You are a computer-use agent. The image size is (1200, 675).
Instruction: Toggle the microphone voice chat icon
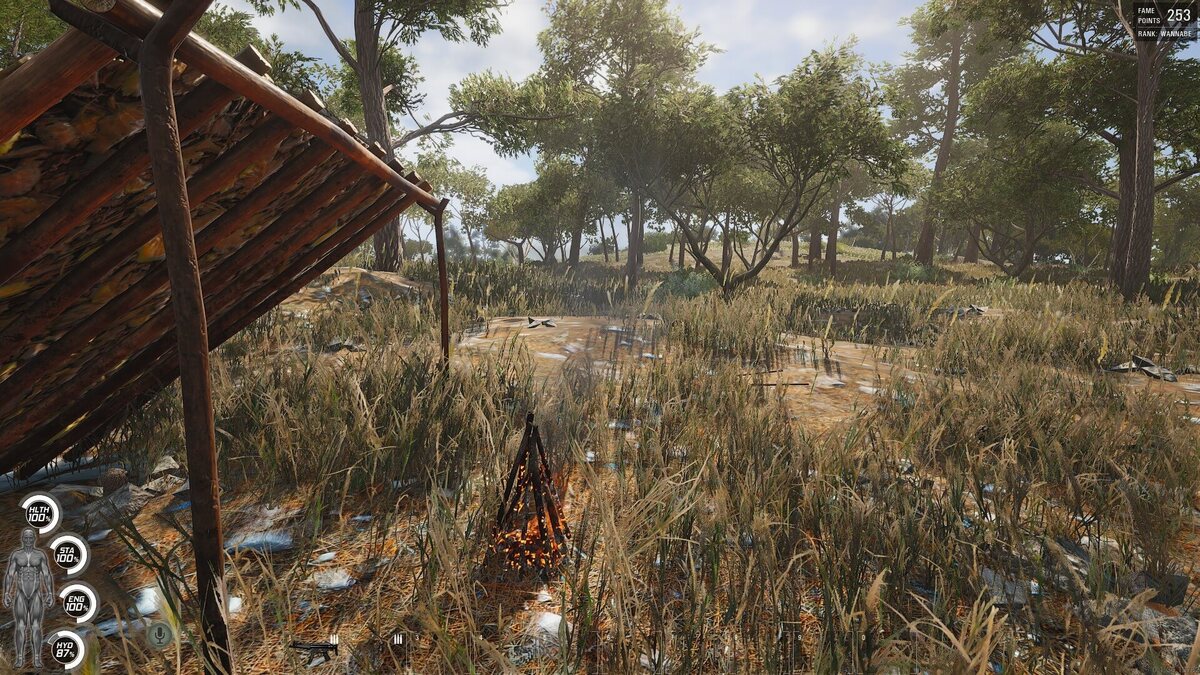click(x=158, y=633)
